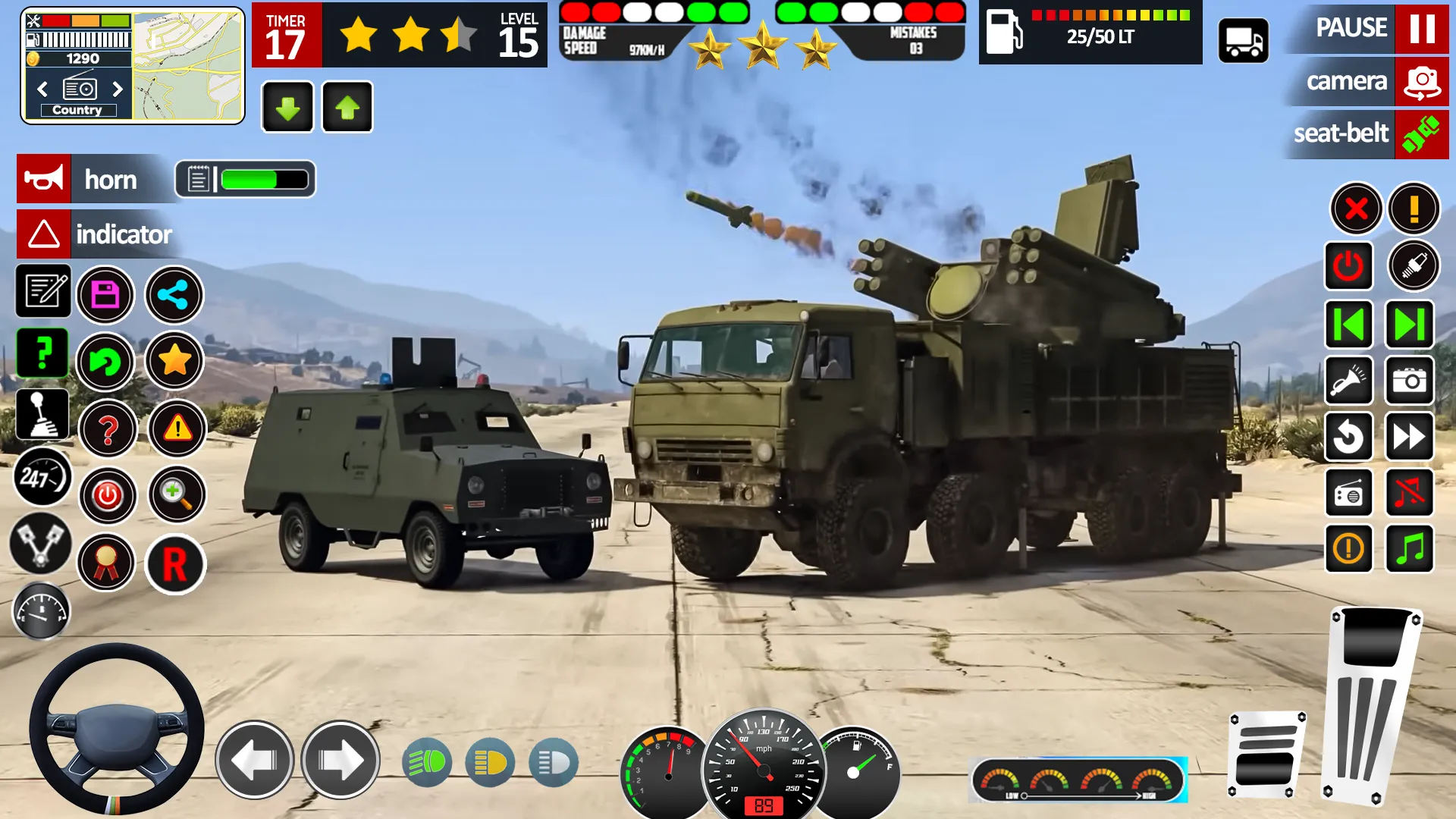Engage reverse with the R button
This screenshot has width=1456, height=819.
(x=174, y=565)
